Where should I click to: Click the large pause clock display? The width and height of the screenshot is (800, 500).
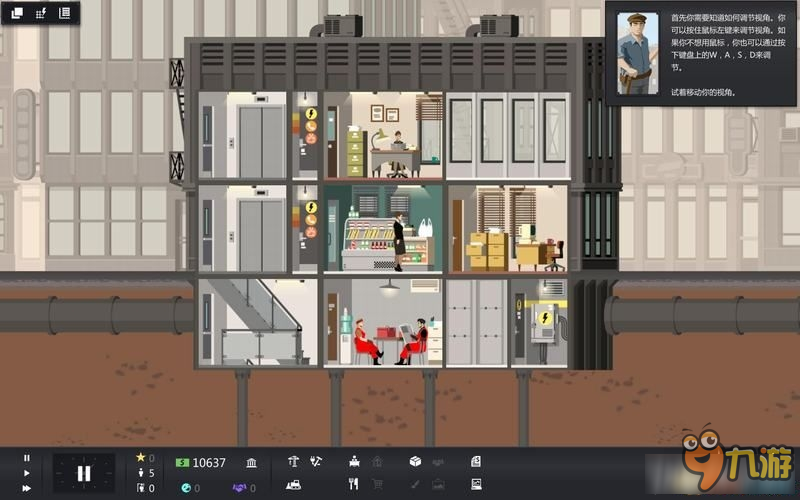(x=84, y=473)
